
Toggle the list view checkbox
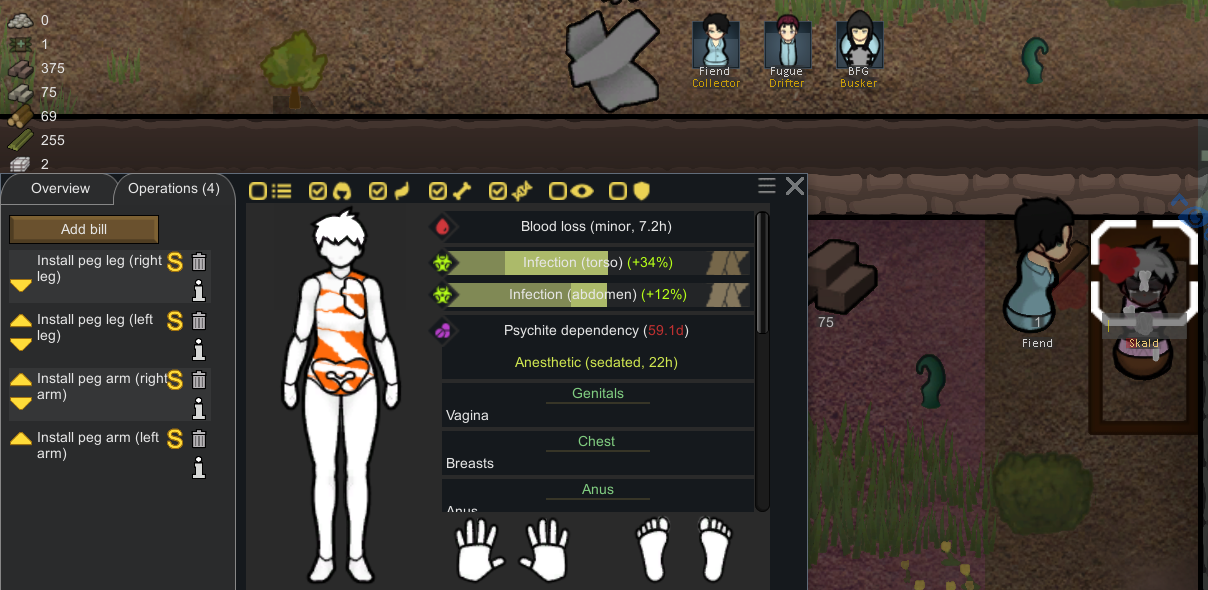[258, 191]
